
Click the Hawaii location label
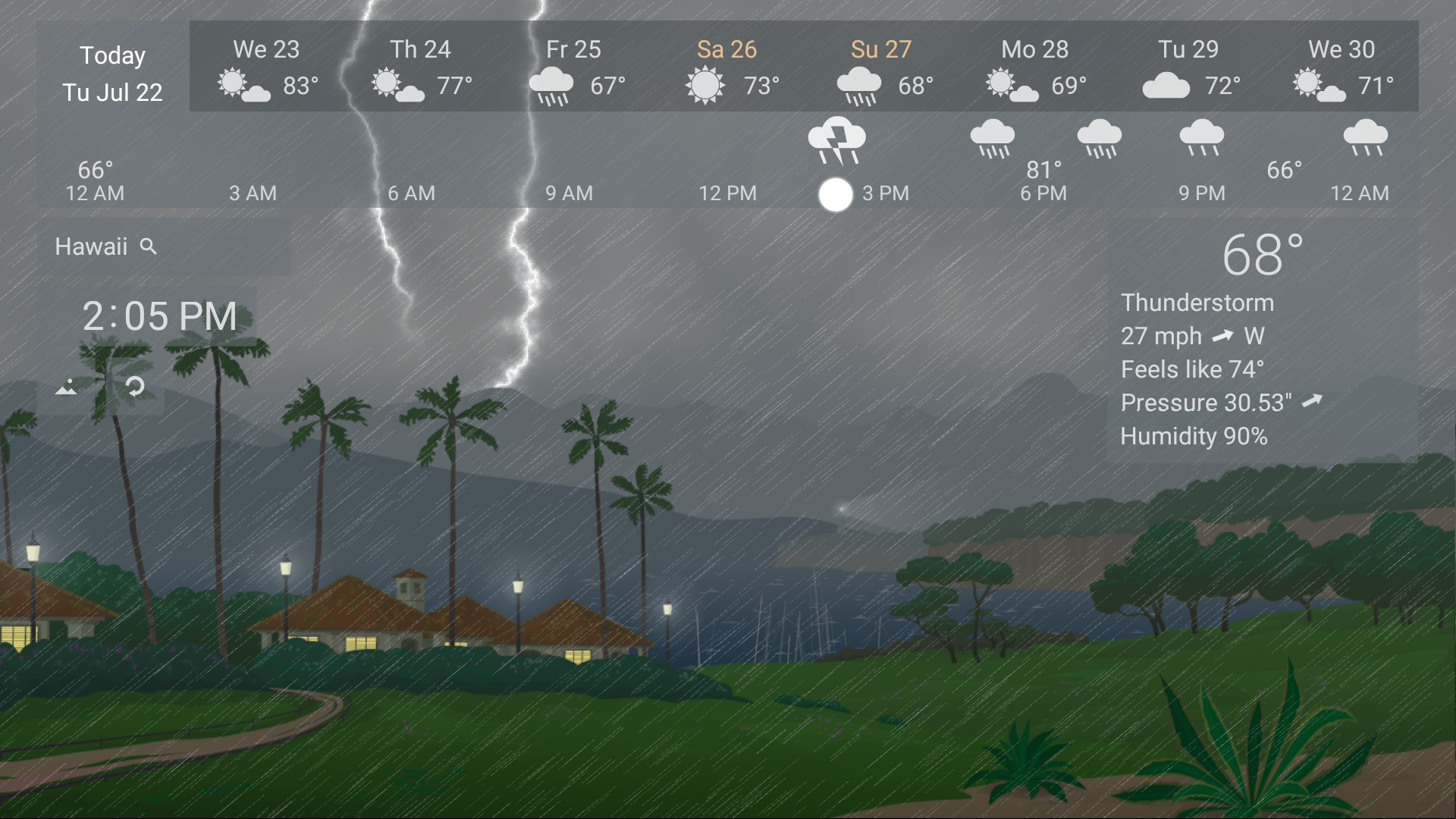pyautogui.click(x=90, y=246)
